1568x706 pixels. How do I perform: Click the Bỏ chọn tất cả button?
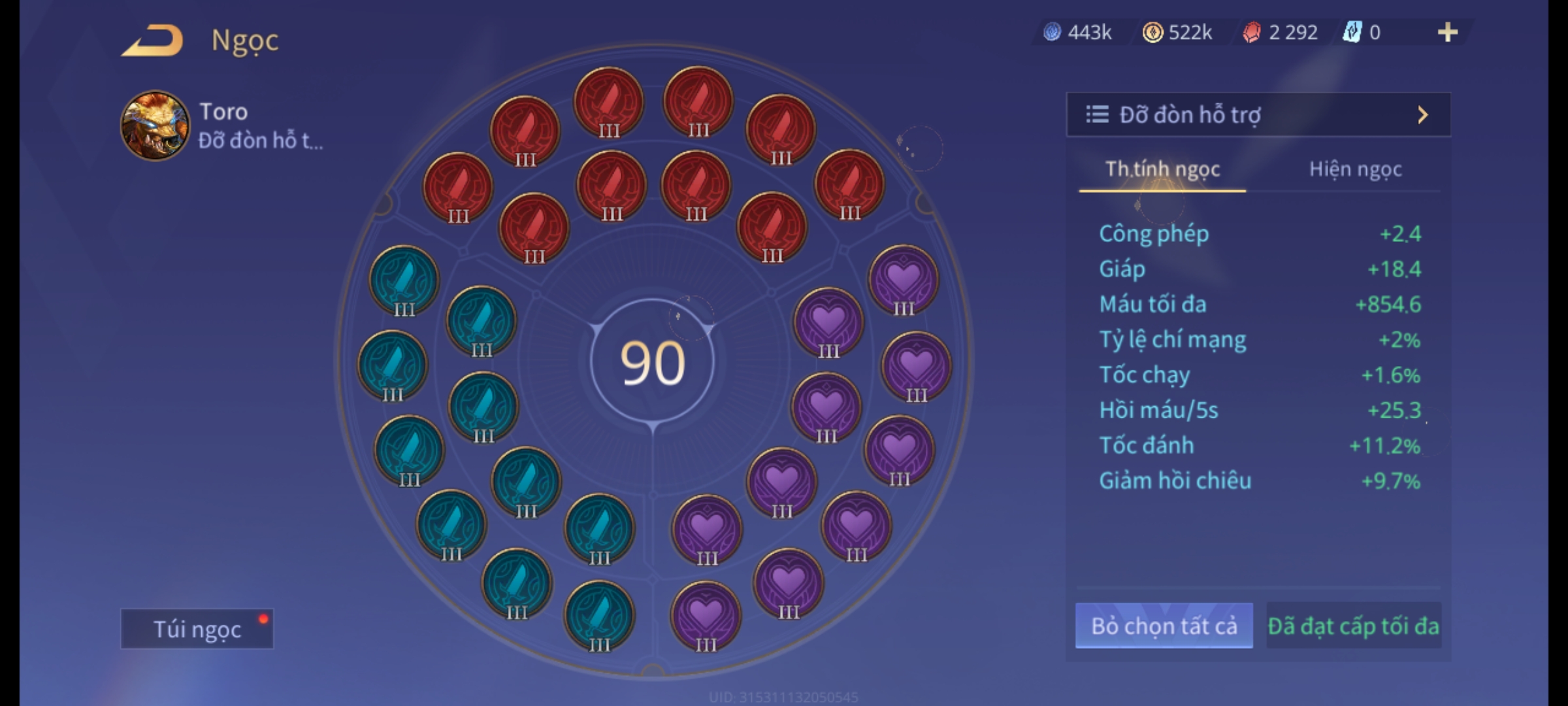coord(1164,626)
